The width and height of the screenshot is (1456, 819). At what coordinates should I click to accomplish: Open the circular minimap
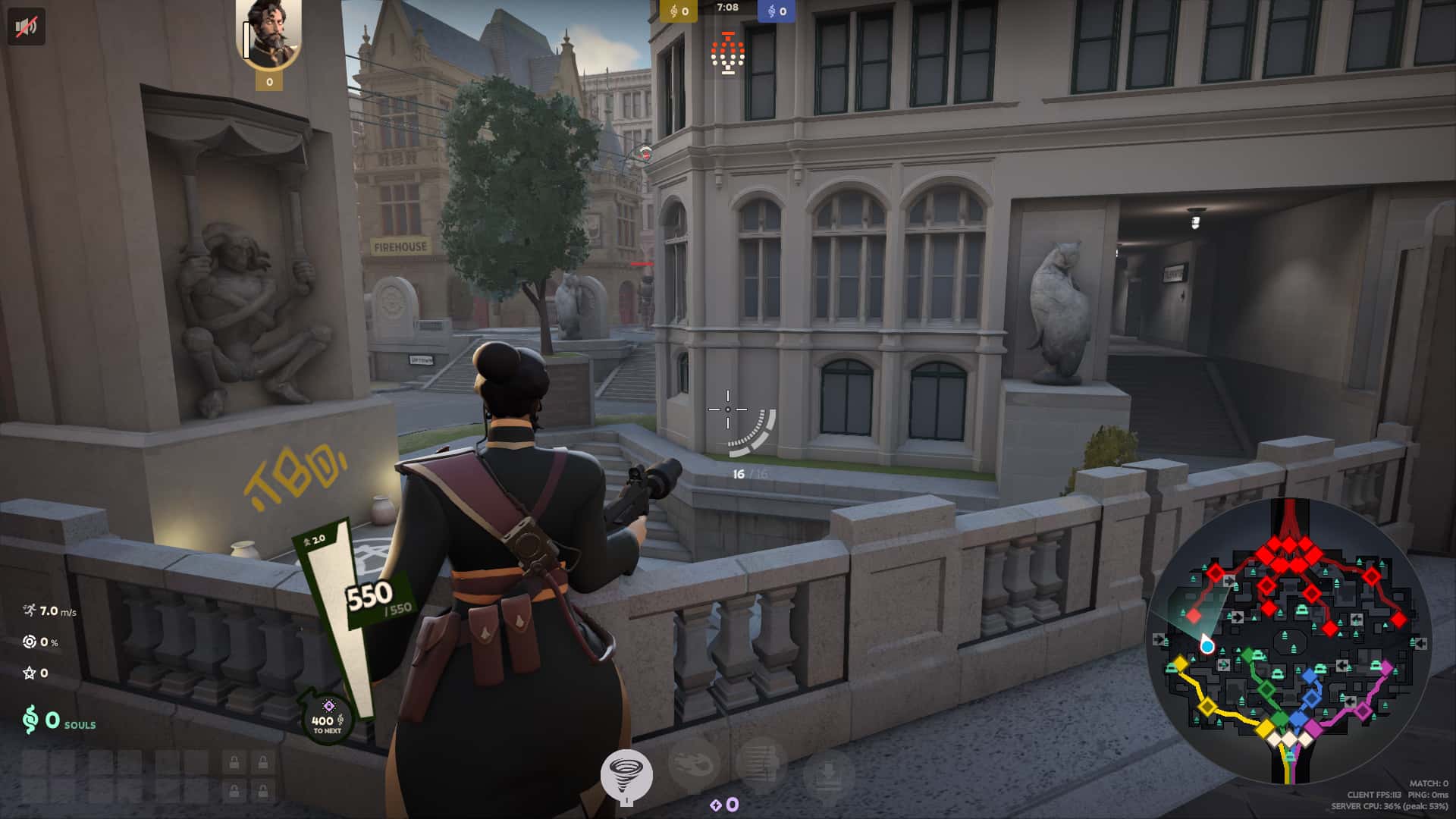1288,642
